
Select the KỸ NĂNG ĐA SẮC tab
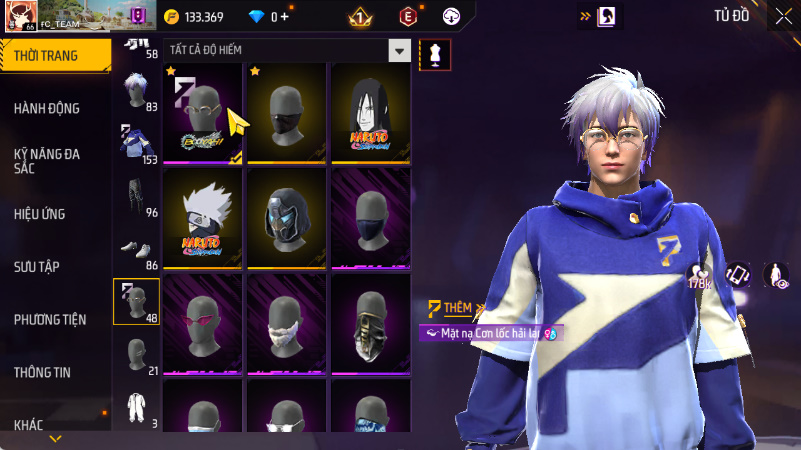coord(47,162)
